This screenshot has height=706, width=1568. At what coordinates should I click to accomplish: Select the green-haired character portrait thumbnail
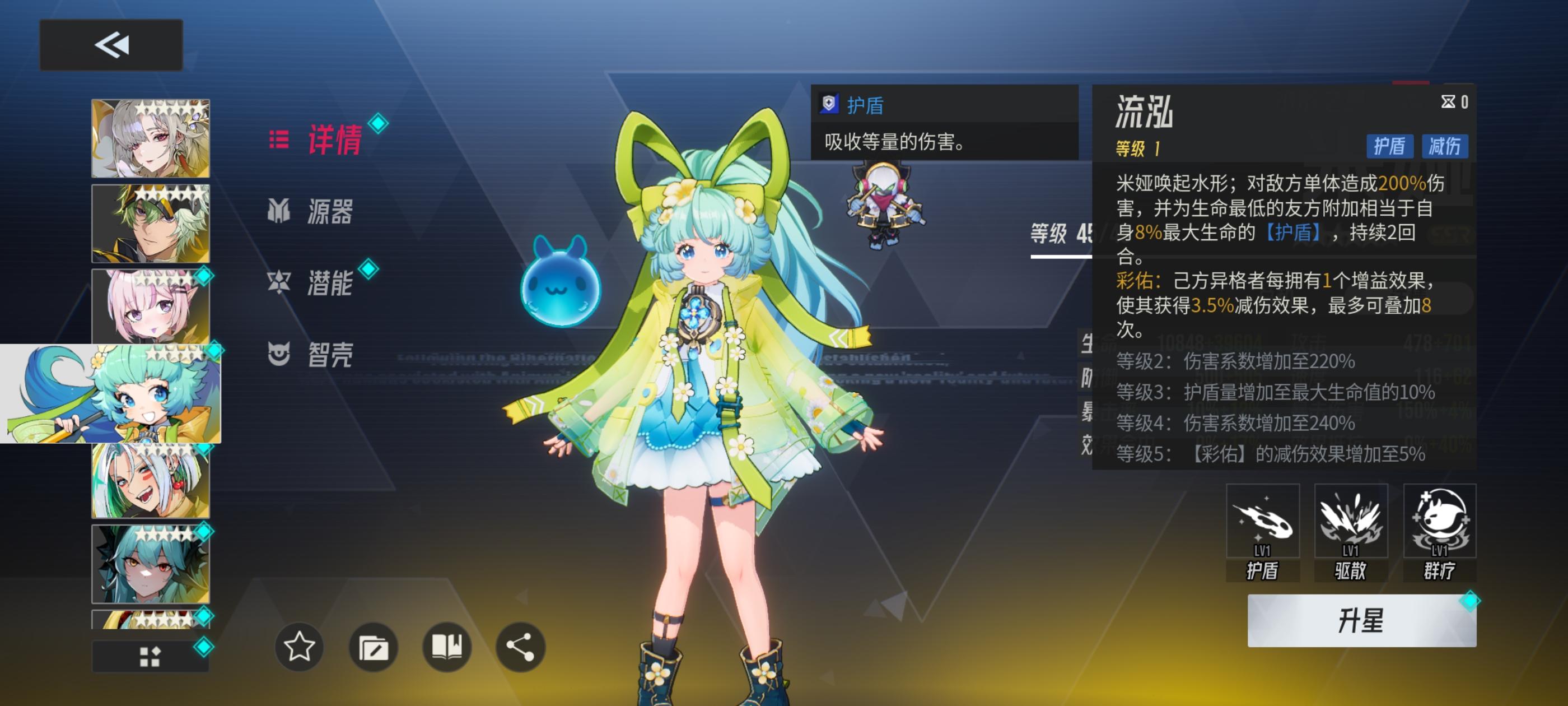[150, 223]
